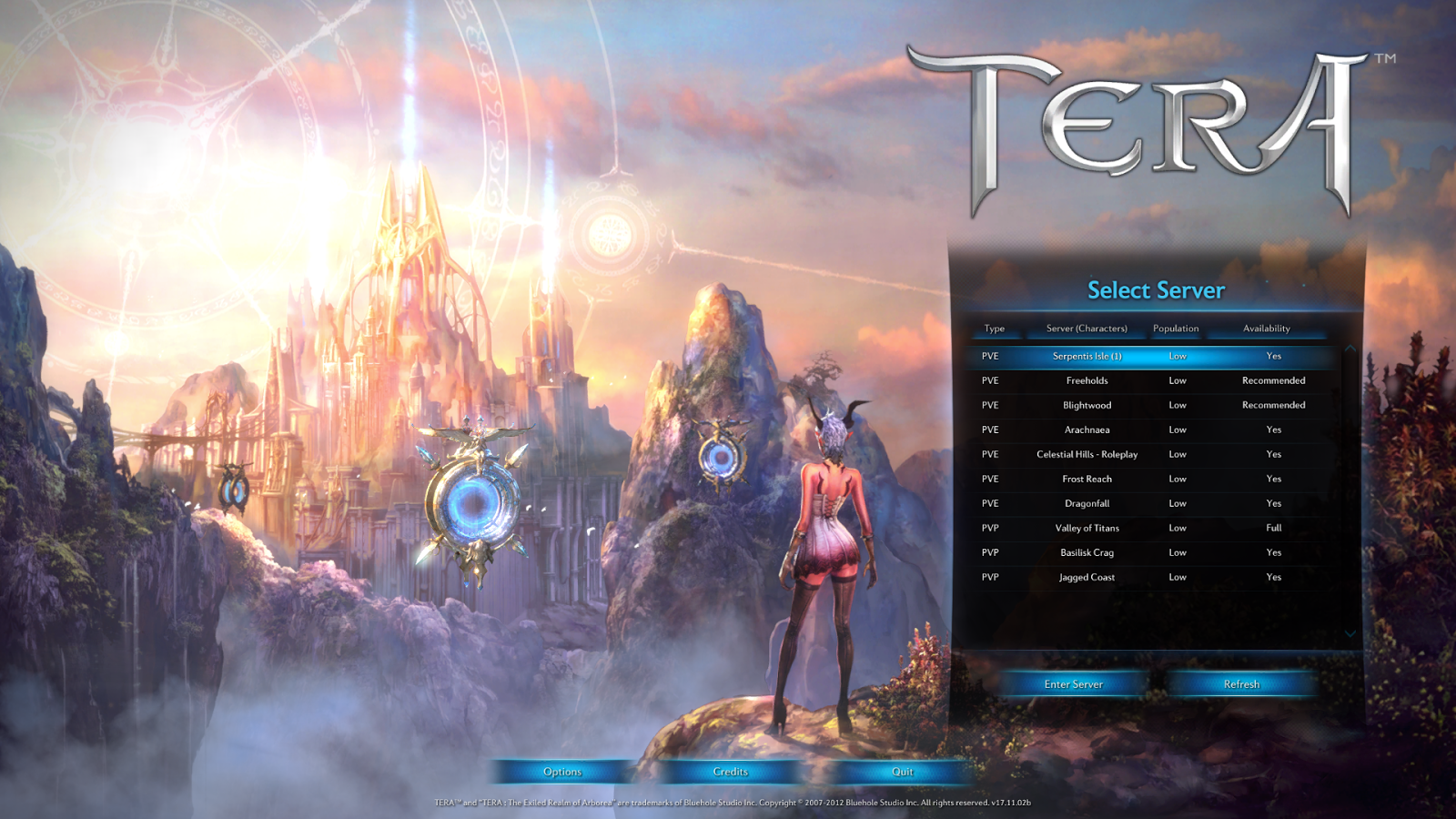The image size is (1456, 819).
Task: Select the Valley of Titans PVP server
Action: point(1086,528)
